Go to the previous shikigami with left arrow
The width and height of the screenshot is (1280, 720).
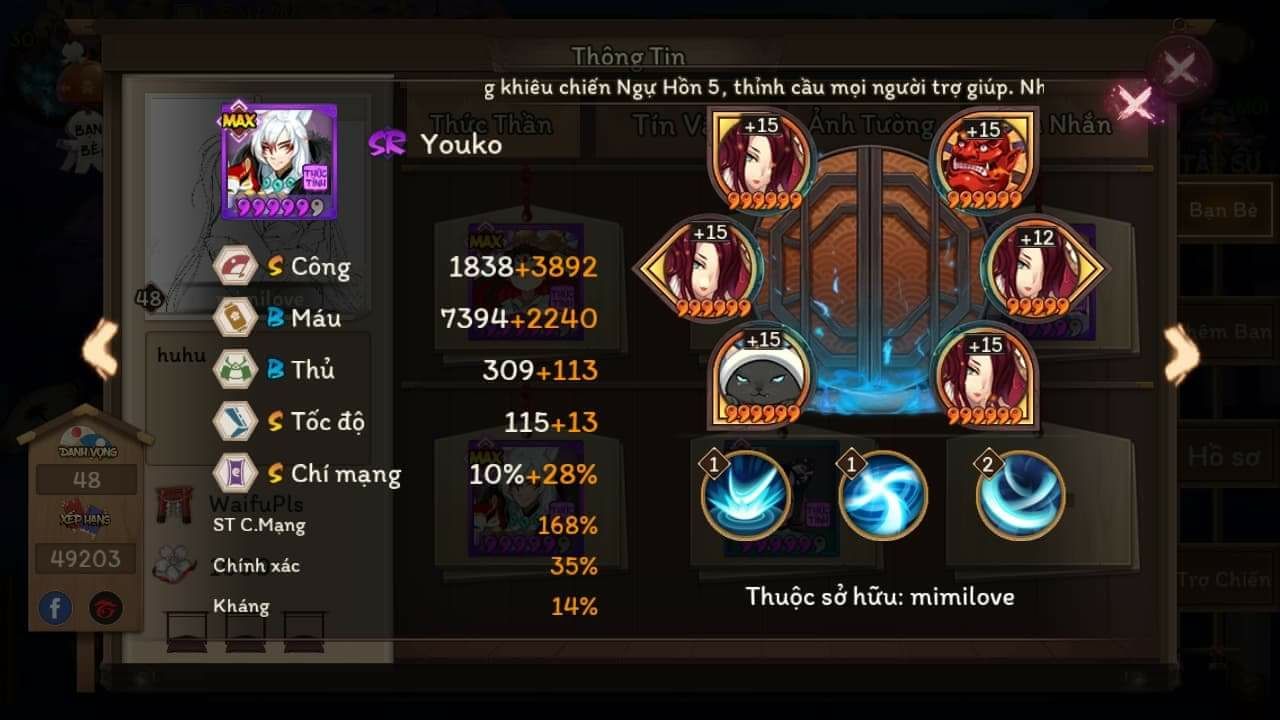point(99,349)
